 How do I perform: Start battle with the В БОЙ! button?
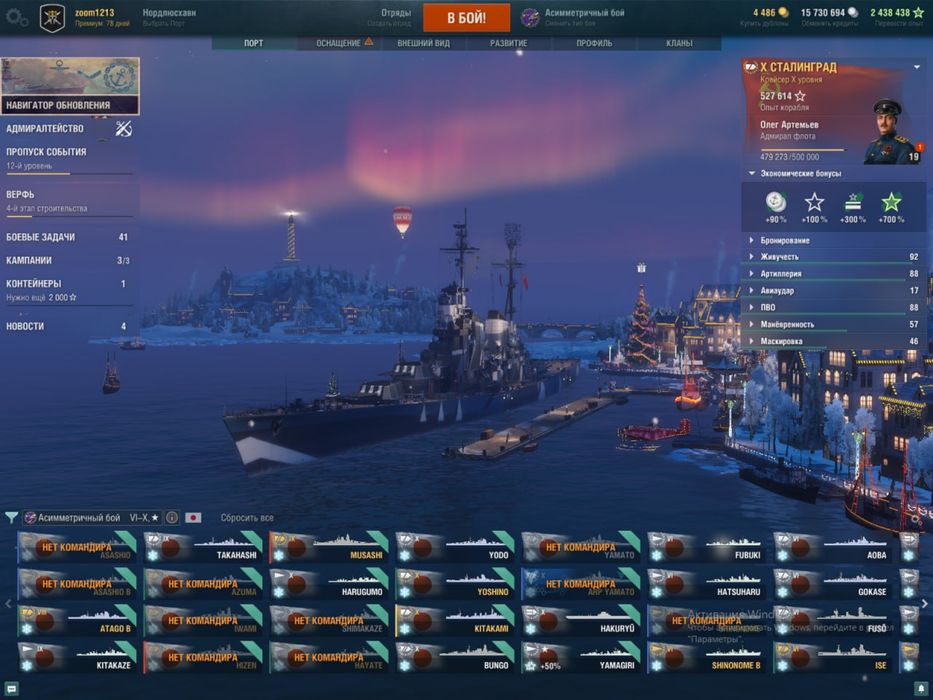466,18
